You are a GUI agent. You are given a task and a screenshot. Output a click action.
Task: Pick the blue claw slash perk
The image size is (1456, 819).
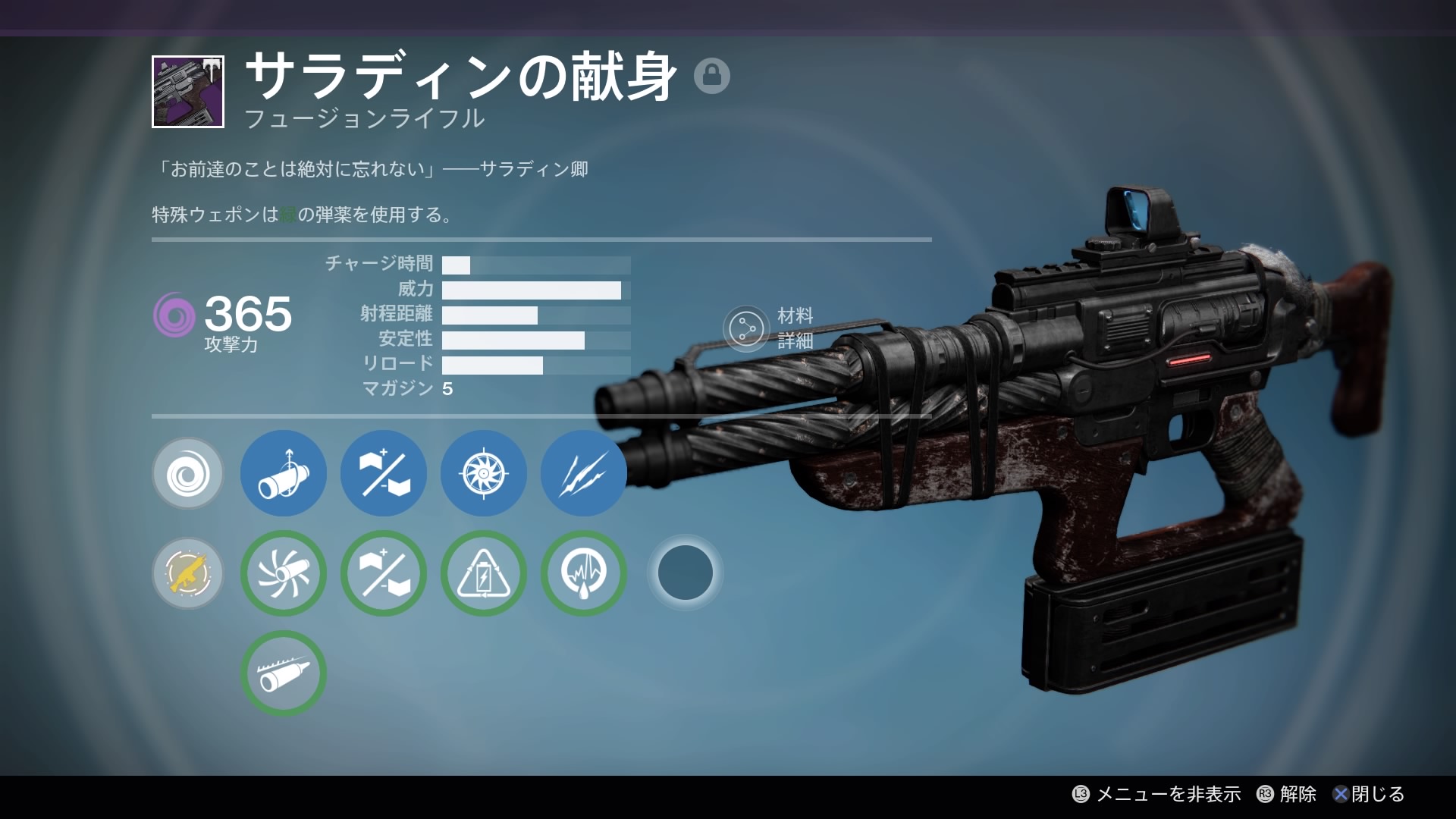point(583,474)
